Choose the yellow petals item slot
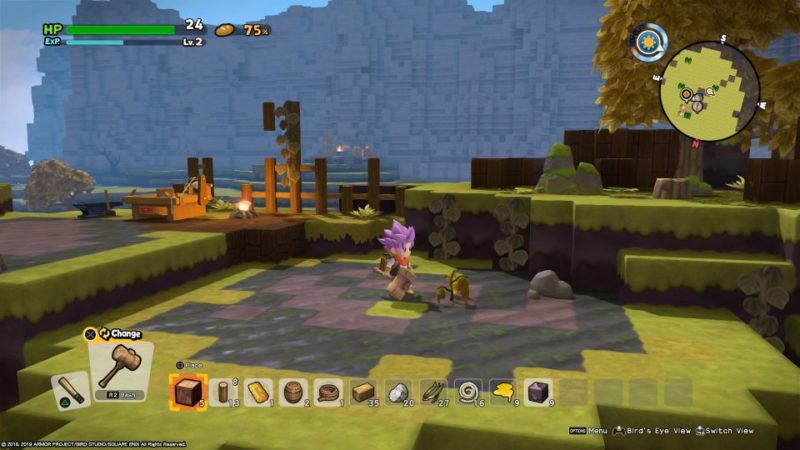Image resolution: width=800 pixels, height=450 pixels. pos(502,391)
